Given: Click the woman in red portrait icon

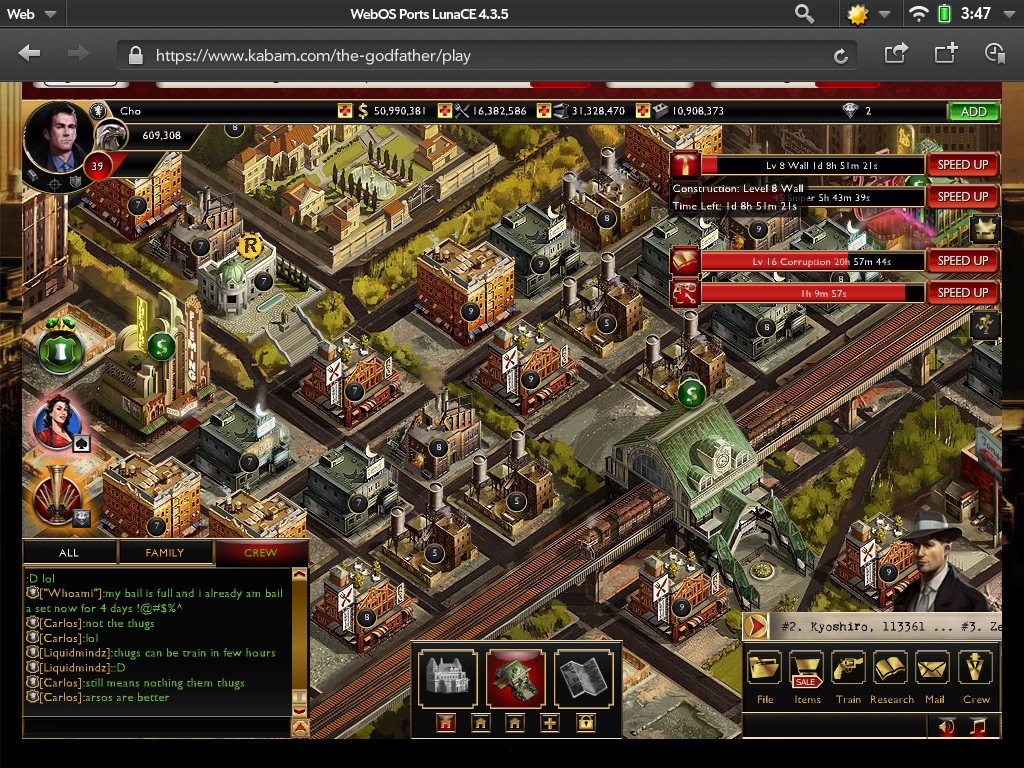Looking at the screenshot, I should point(57,421).
